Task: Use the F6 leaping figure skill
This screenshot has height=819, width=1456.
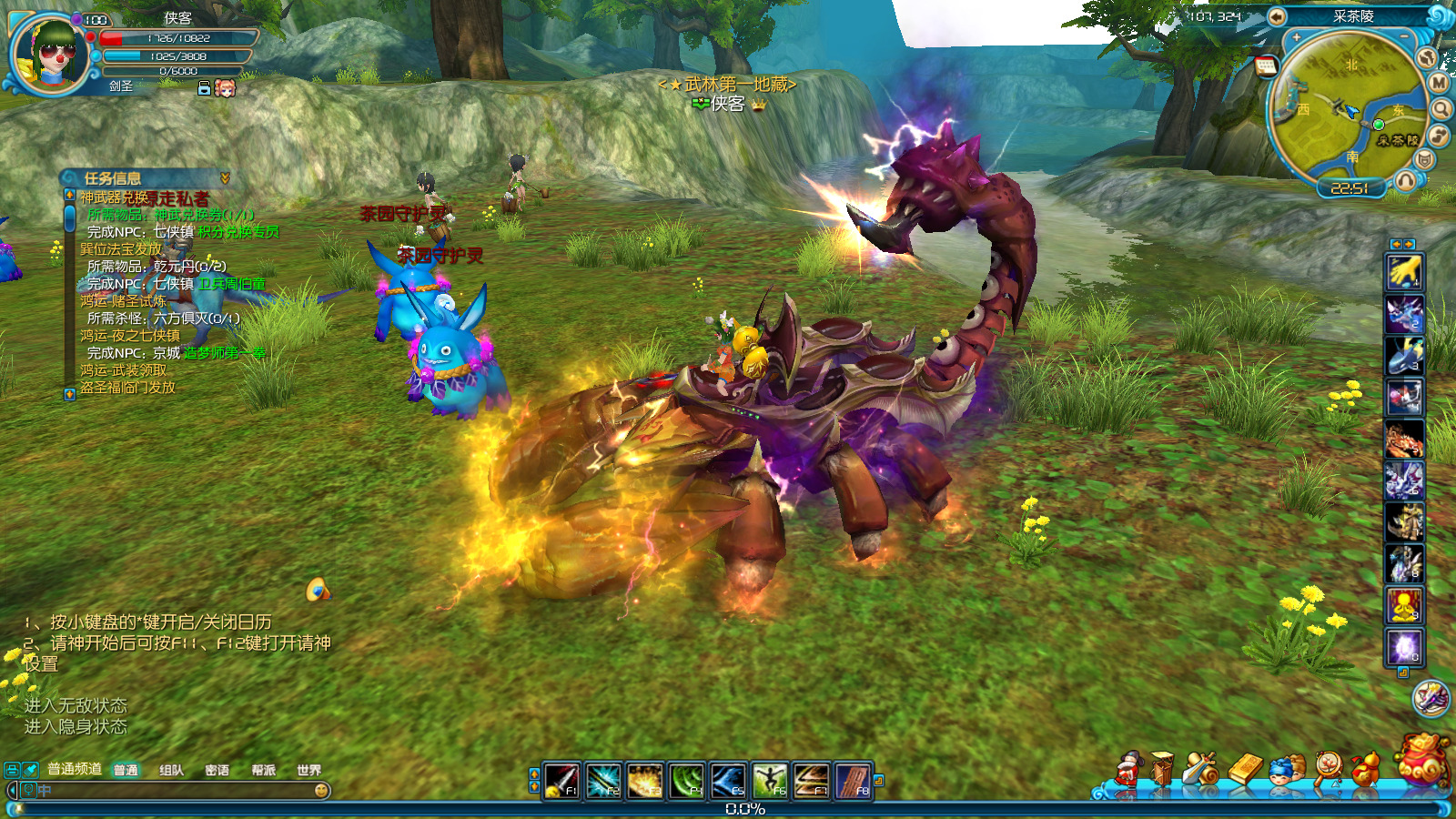Action: click(x=770, y=781)
